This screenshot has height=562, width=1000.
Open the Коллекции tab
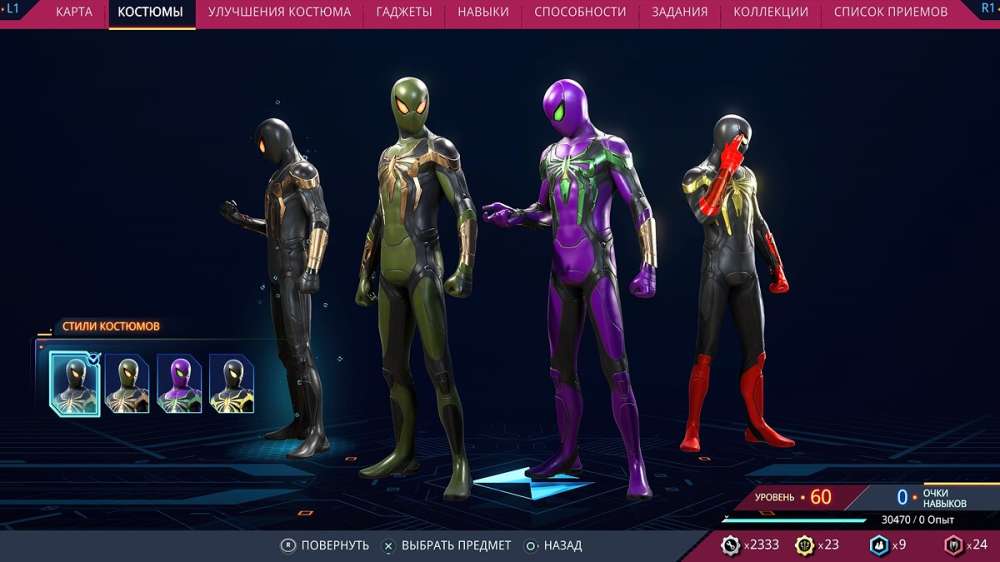[x=770, y=12]
